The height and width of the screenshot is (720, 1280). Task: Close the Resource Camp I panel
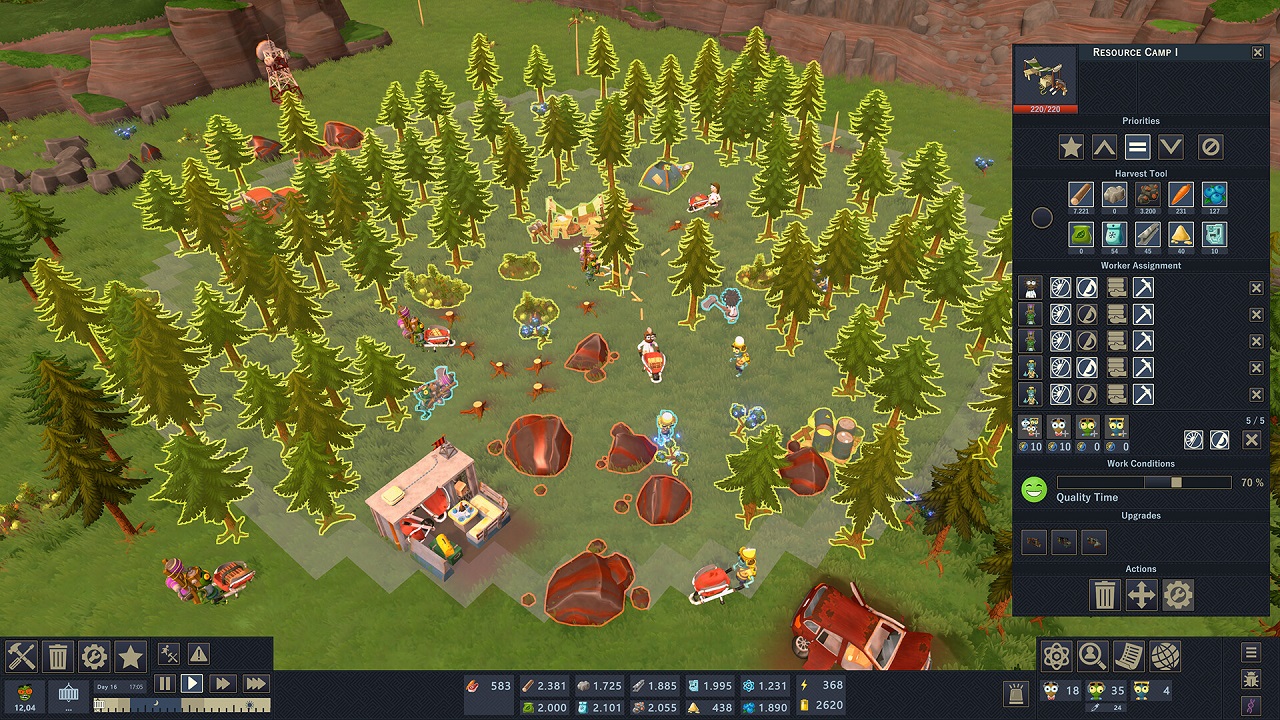1258,52
